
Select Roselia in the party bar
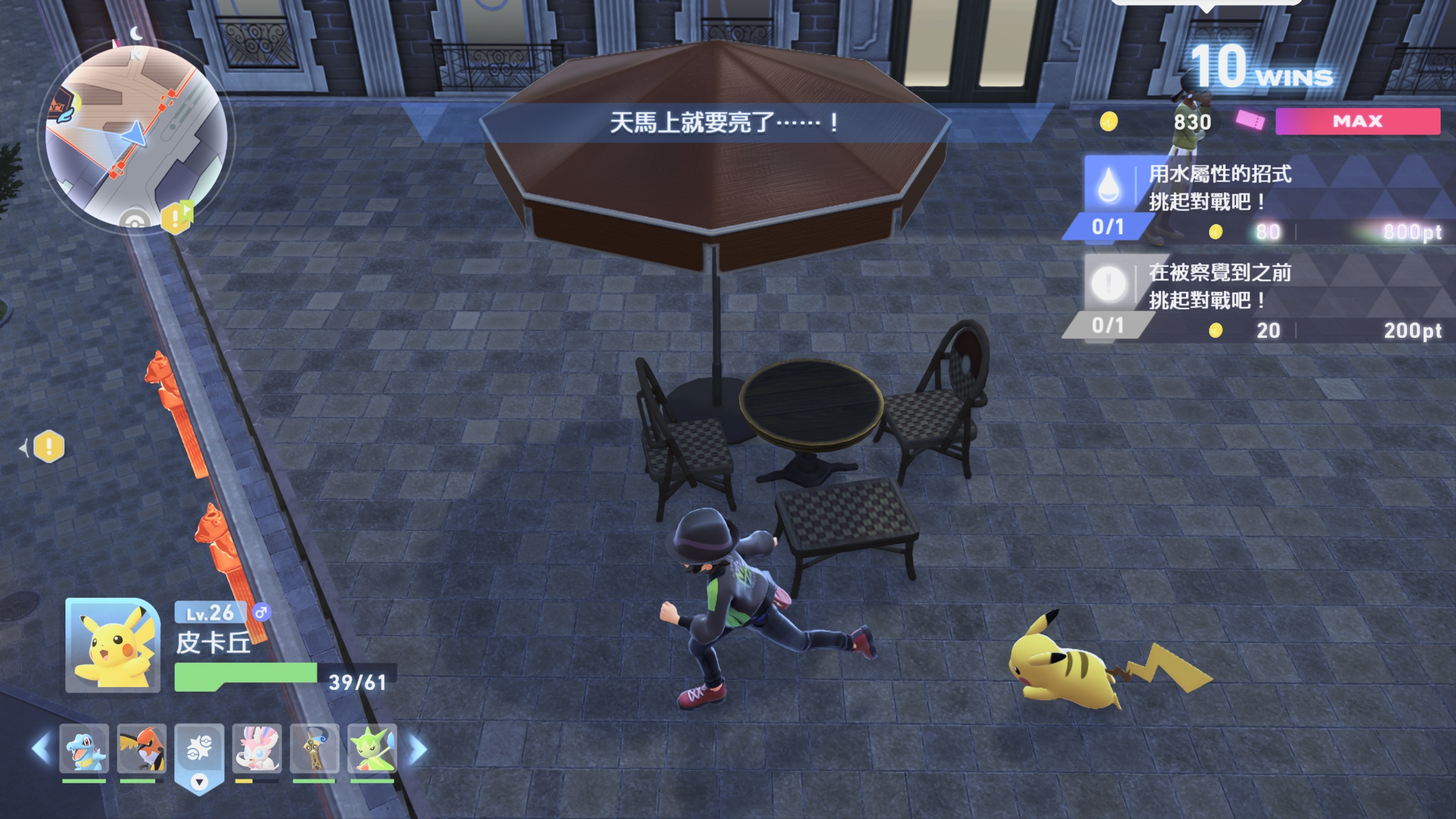click(373, 750)
